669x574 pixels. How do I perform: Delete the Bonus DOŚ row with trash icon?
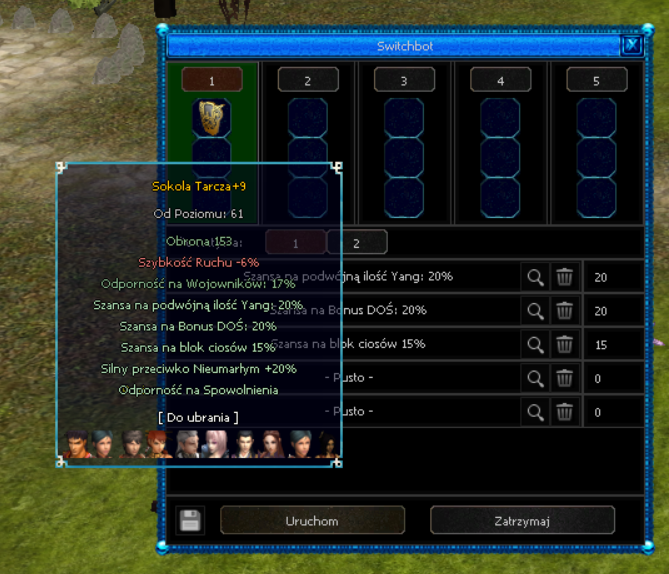pyautogui.click(x=565, y=311)
